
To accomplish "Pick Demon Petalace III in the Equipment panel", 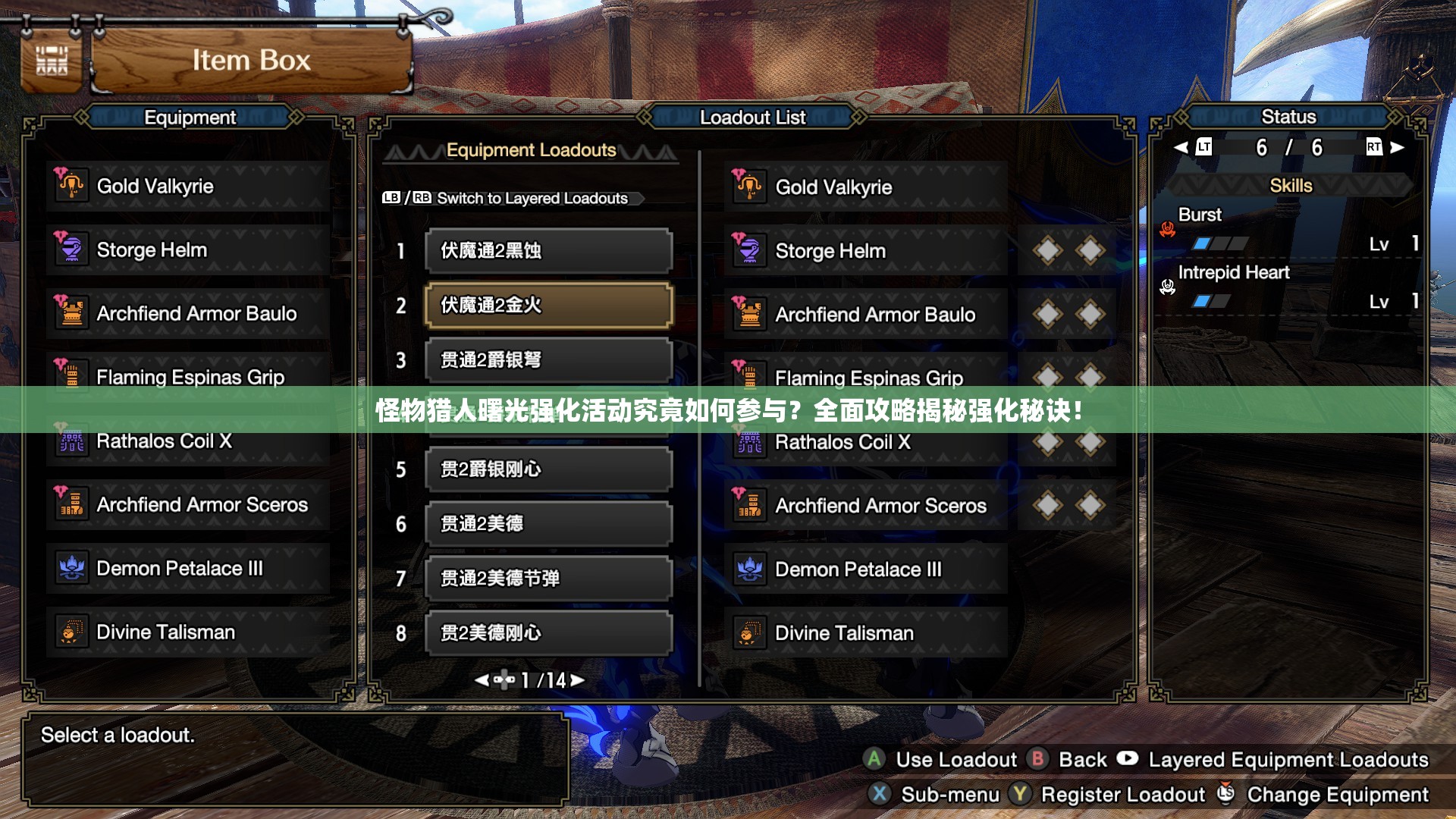I will click(187, 569).
